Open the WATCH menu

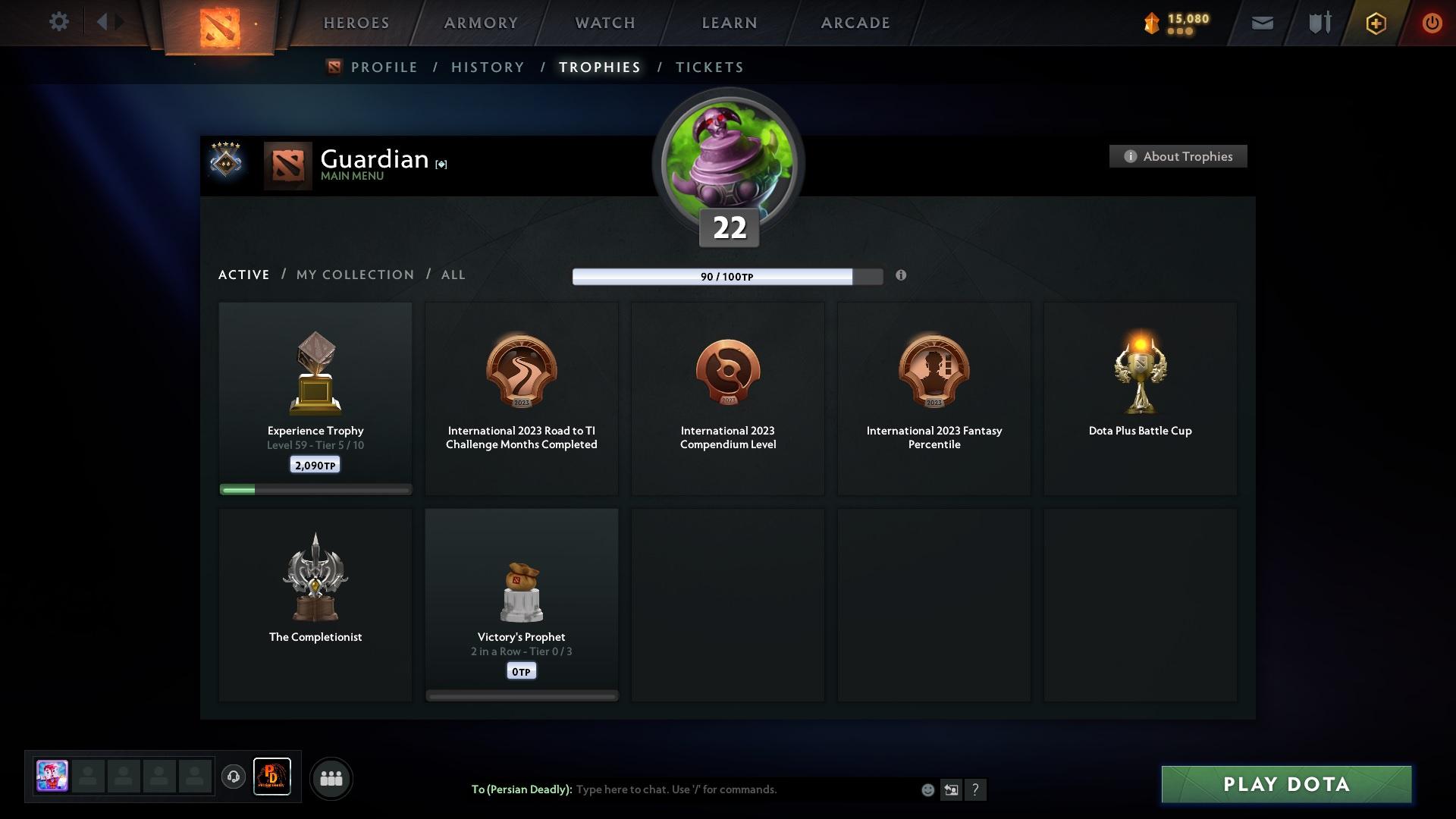coord(603,23)
